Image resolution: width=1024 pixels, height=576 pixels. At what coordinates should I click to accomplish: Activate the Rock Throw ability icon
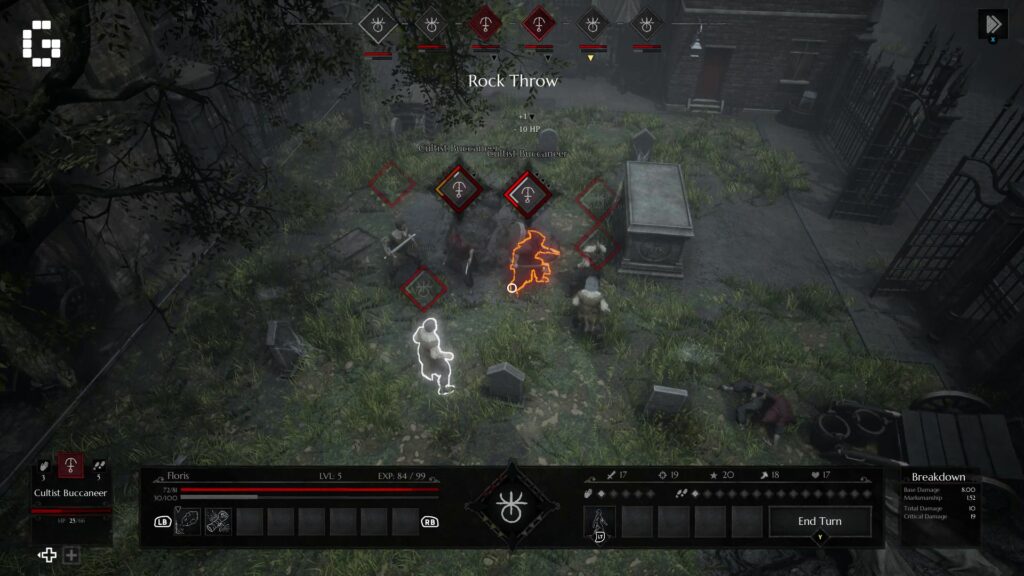click(190, 521)
